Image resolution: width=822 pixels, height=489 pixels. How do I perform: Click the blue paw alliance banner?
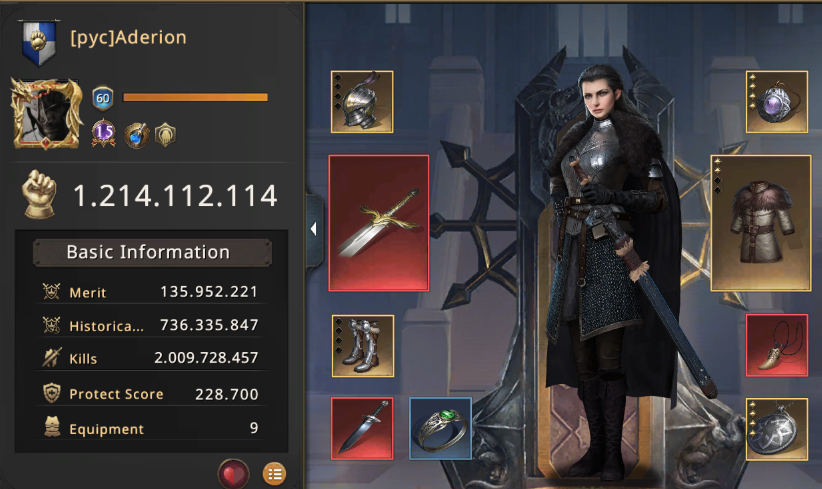tap(40, 42)
